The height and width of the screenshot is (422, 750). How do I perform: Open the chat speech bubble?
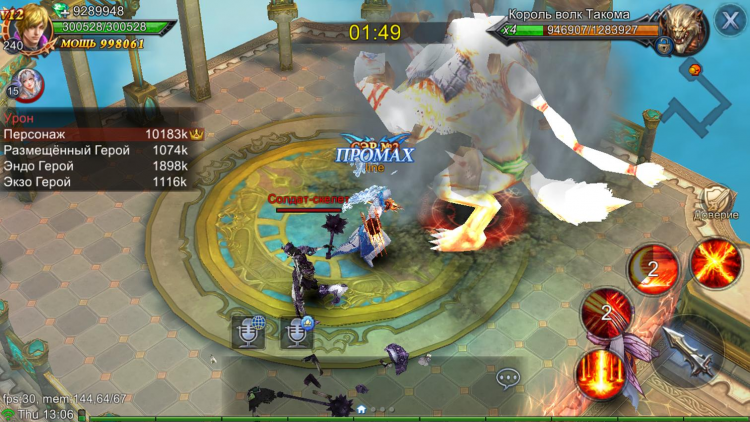tap(509, 378)
